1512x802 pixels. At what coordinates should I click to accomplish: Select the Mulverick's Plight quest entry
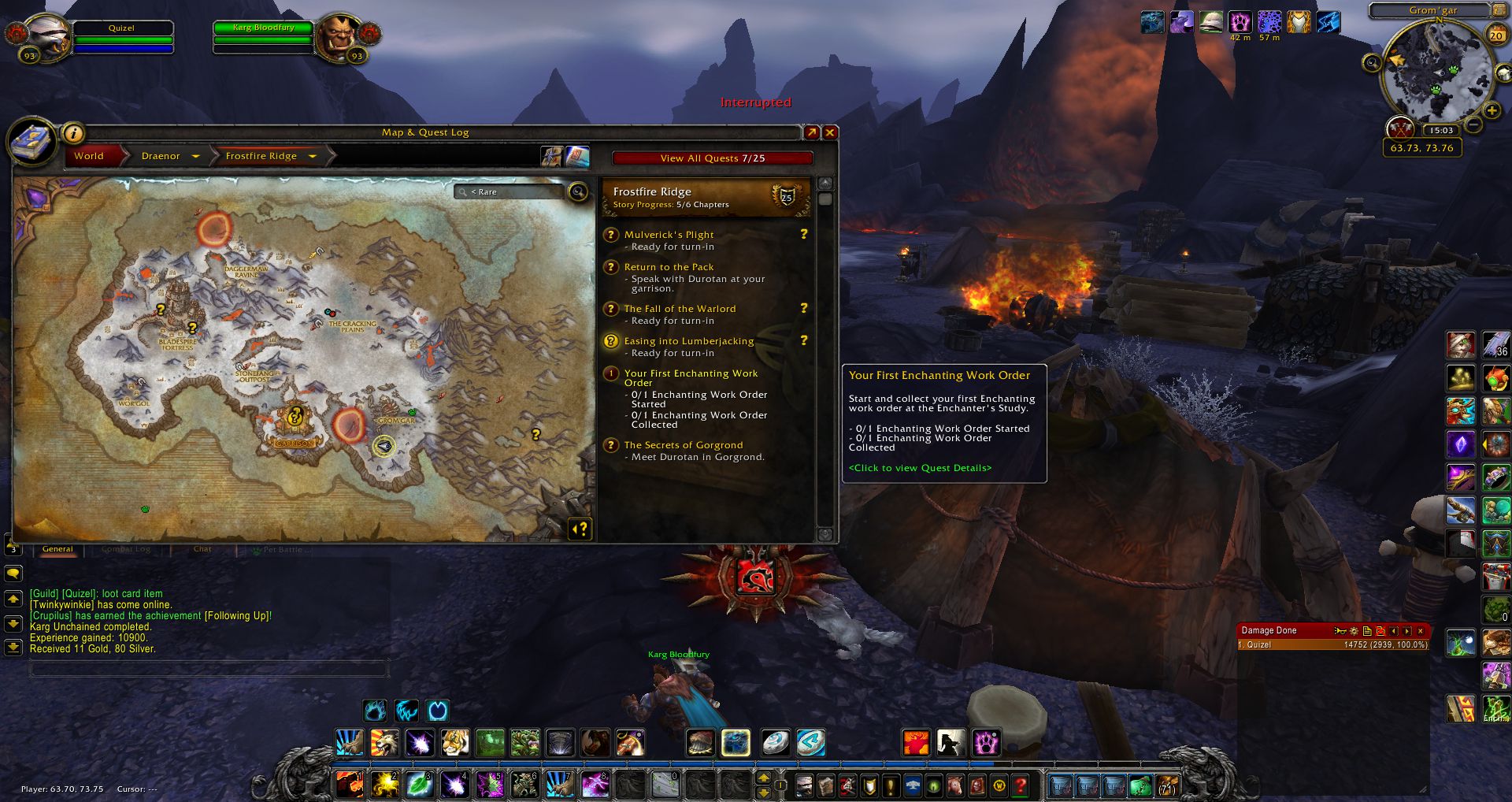[669, 235]
